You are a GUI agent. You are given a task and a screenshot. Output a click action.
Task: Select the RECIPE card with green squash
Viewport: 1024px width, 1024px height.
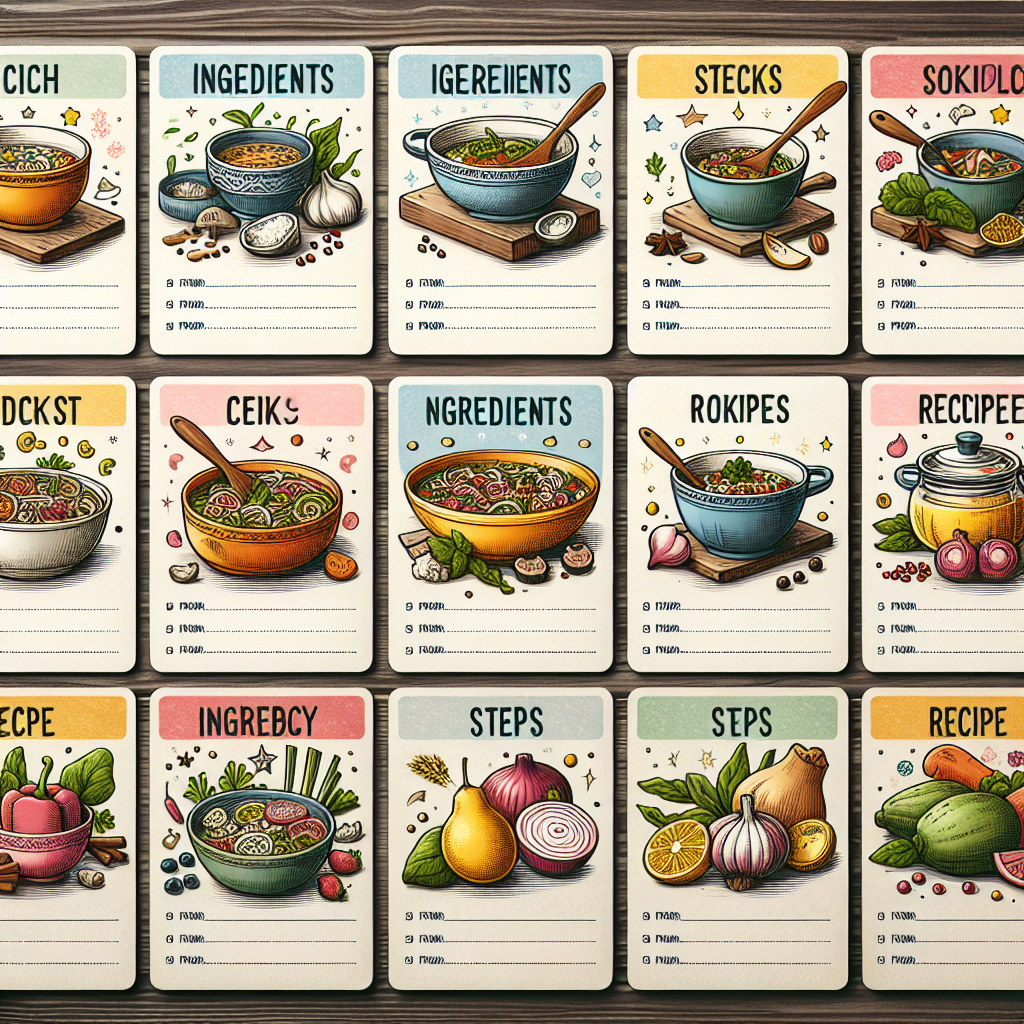tap(944, 838)
